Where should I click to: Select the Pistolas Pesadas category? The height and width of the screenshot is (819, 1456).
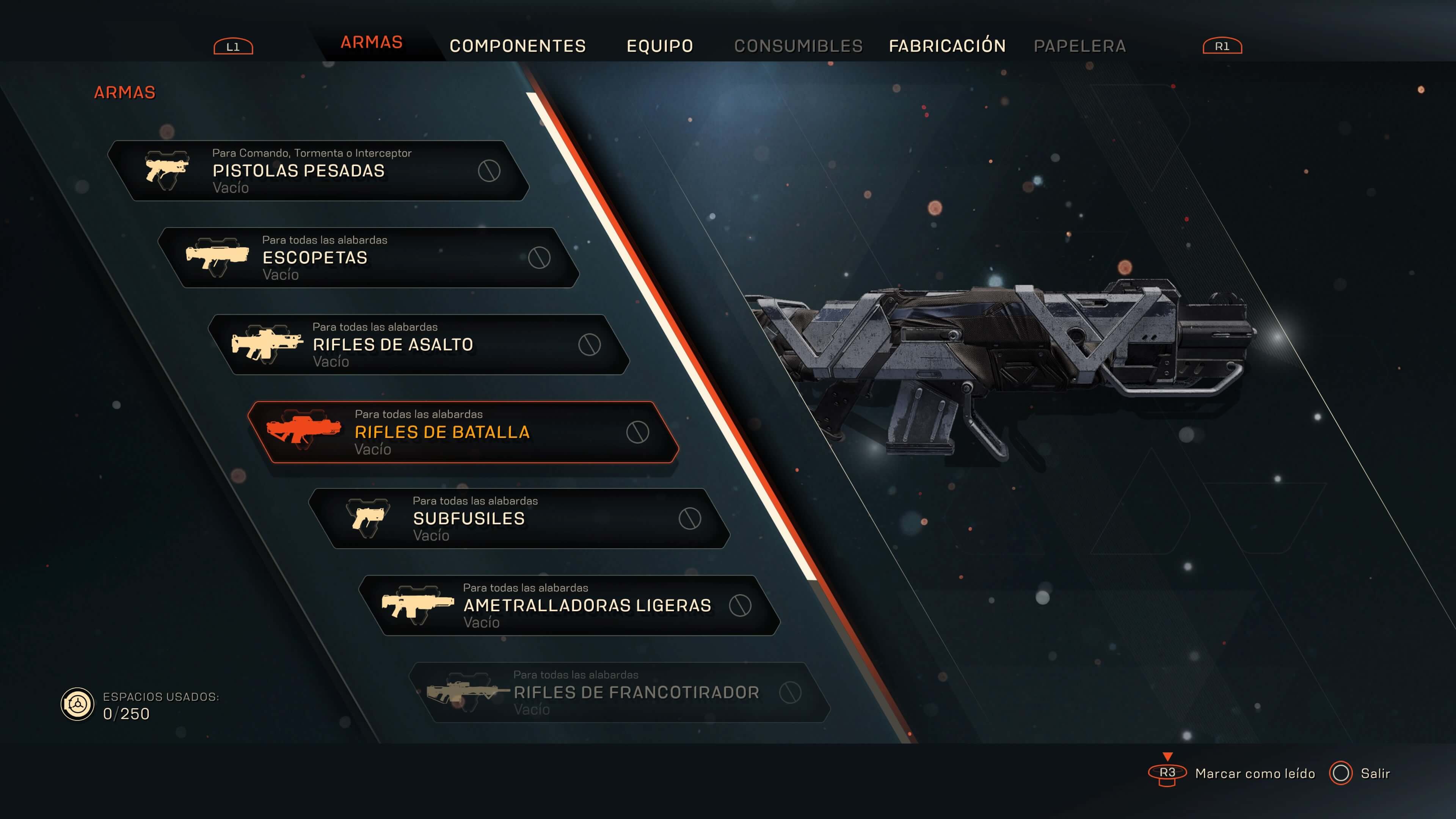pos(317,171)
